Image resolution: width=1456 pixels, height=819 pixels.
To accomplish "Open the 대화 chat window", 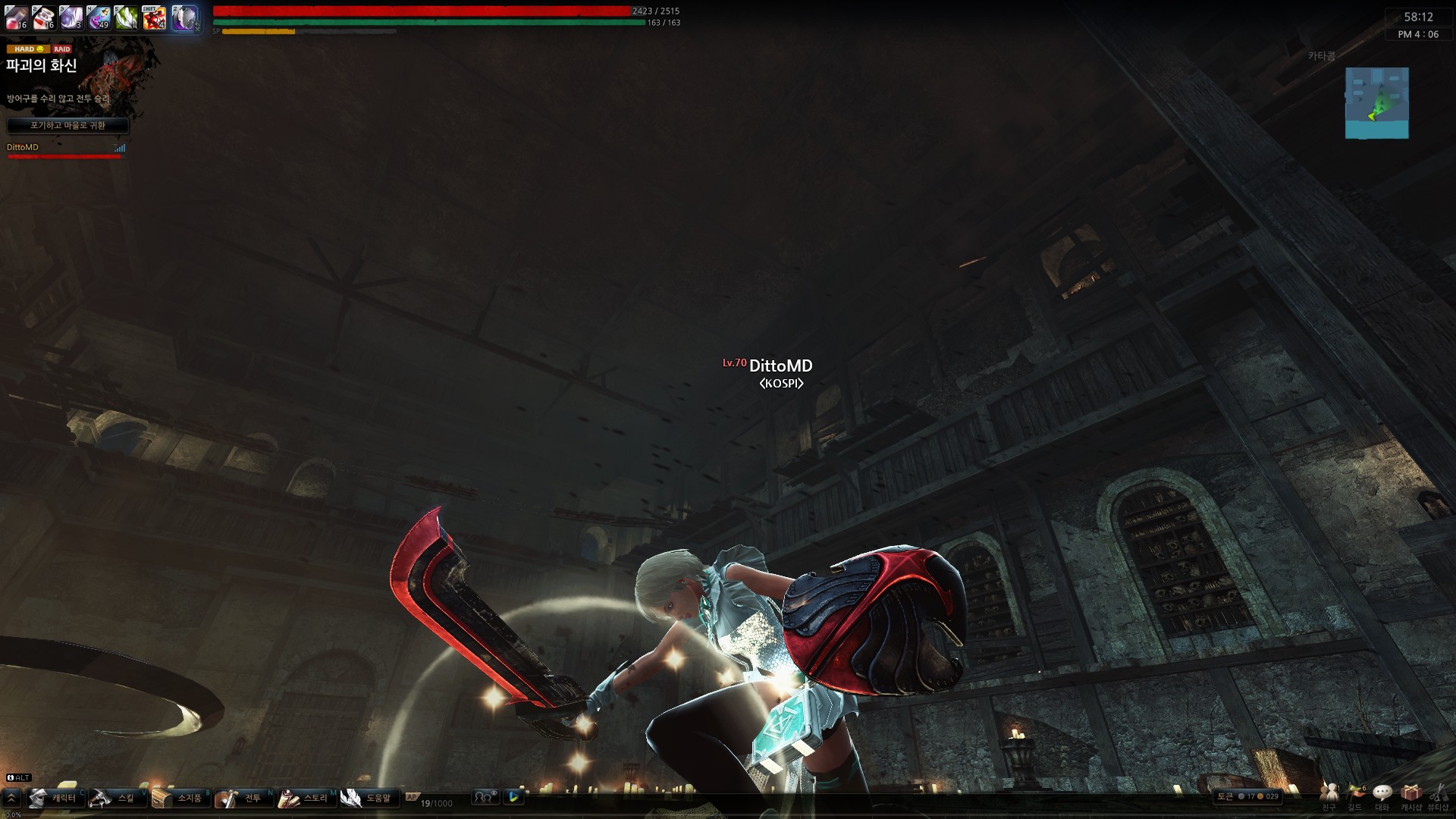I will pyautogui.click(x=1382, y=795).
